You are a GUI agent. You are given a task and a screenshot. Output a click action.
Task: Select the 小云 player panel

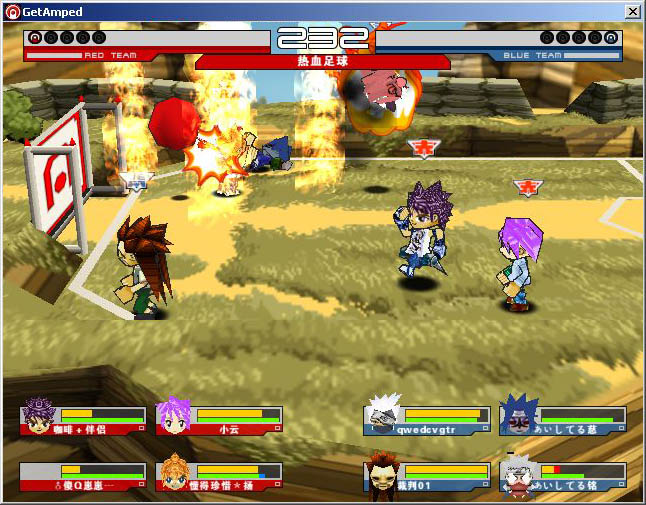(219, 419)
